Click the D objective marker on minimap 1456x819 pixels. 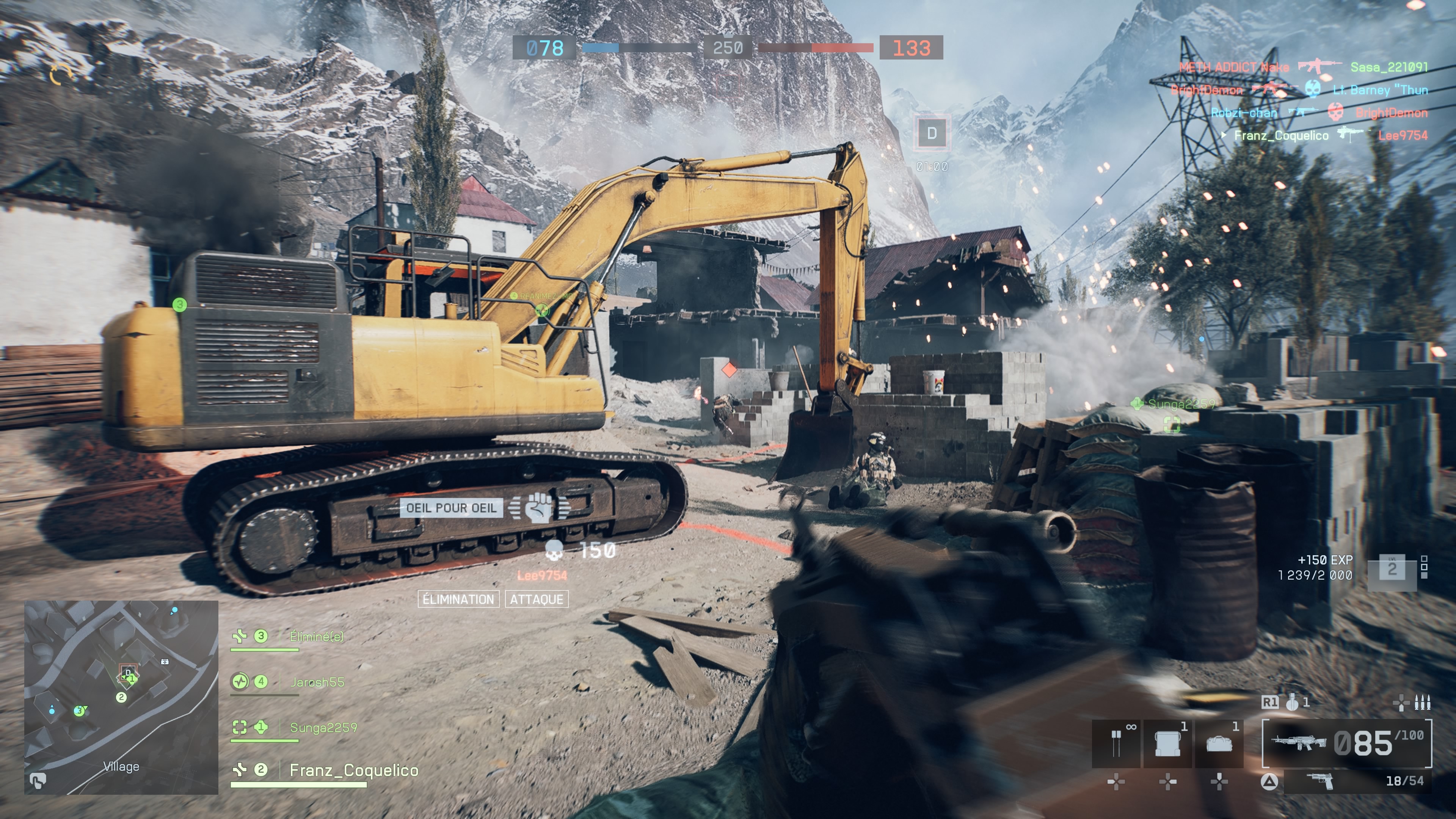coord(128,673)
